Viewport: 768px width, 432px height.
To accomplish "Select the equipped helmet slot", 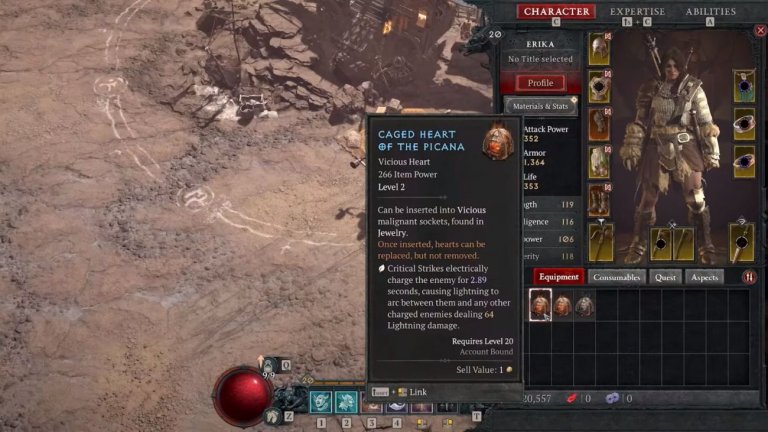I will pos(599,50).
